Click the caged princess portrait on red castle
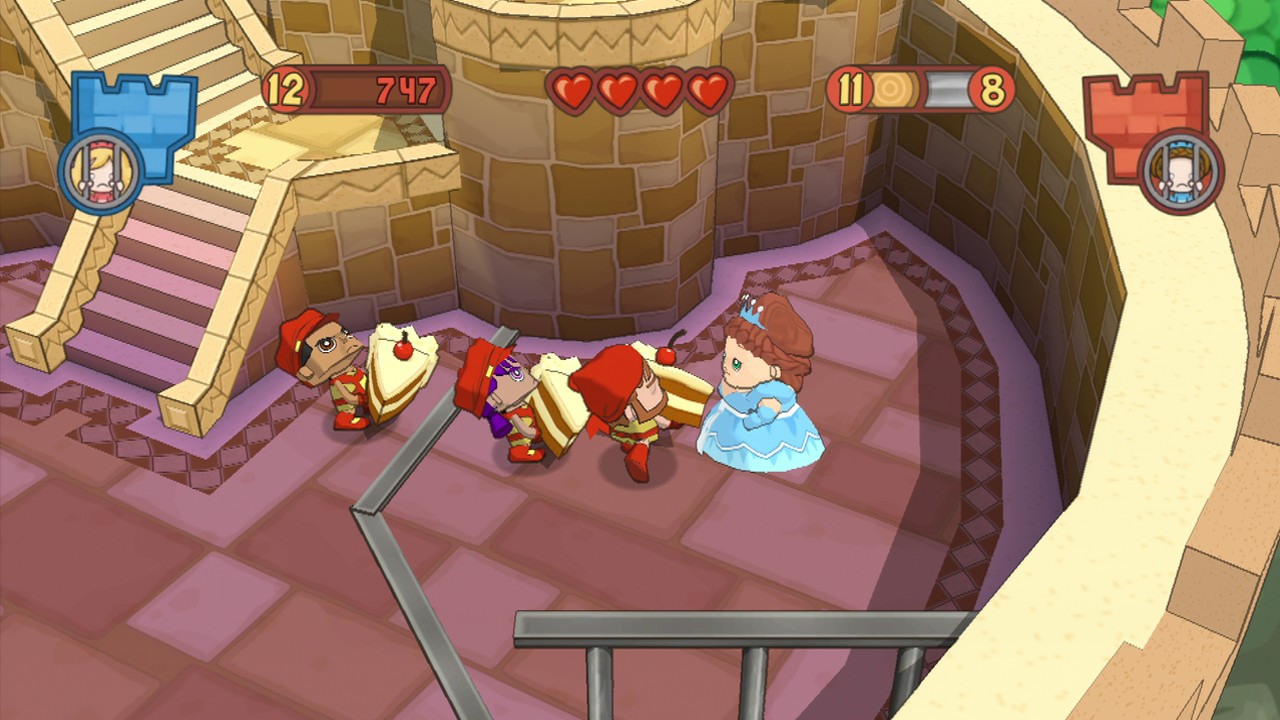 coord(1180,171)
